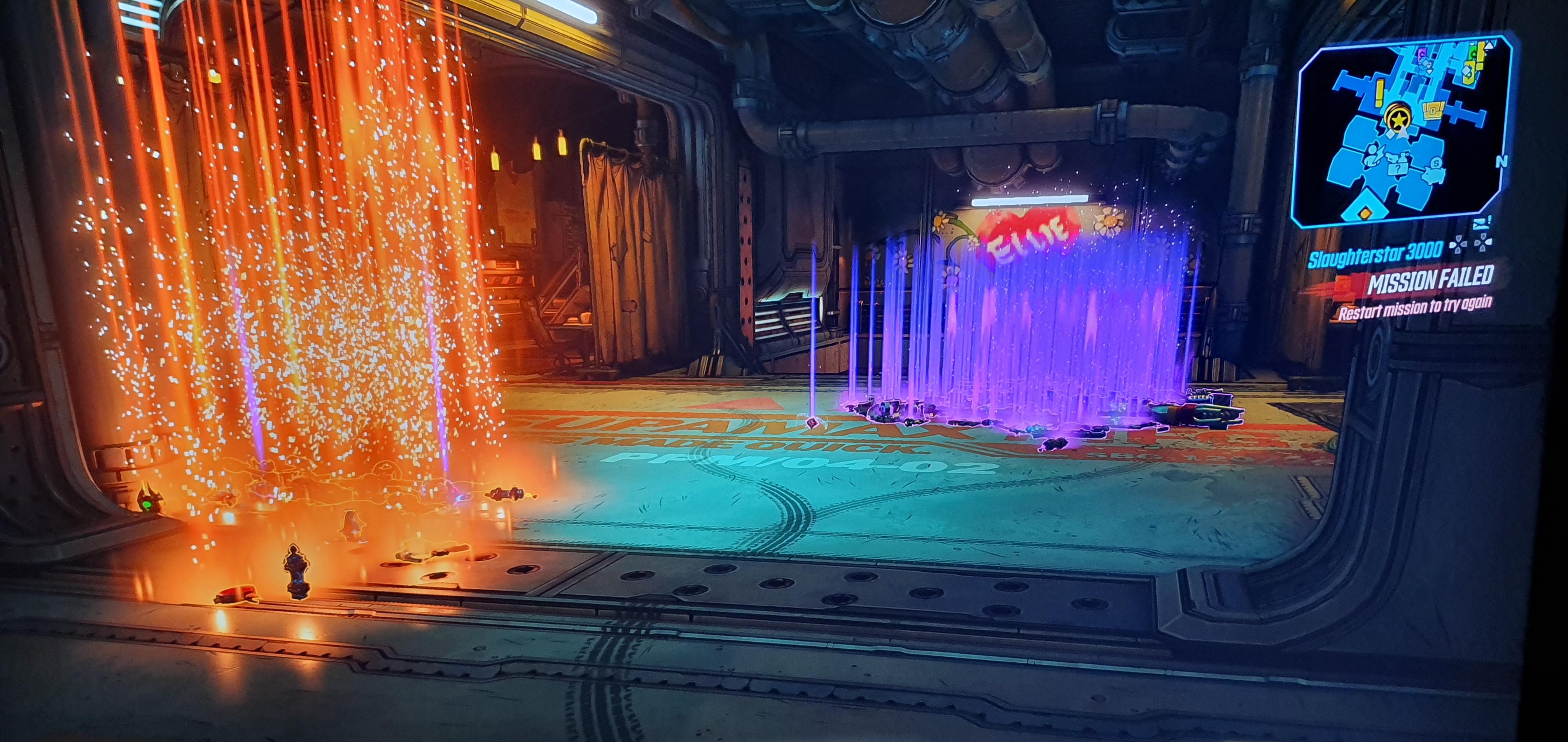Select the white triangle arrow above the minimap
This screenshot has width=1568, height=742.
pyautogui.click(x=1489, y=46)
